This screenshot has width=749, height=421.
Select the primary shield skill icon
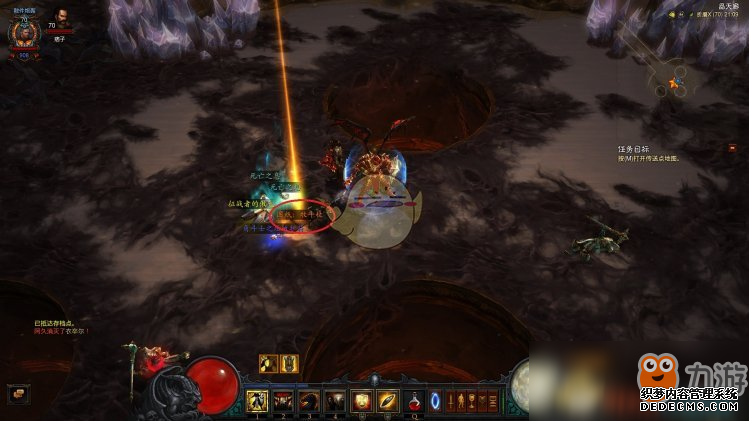[362, 401]
